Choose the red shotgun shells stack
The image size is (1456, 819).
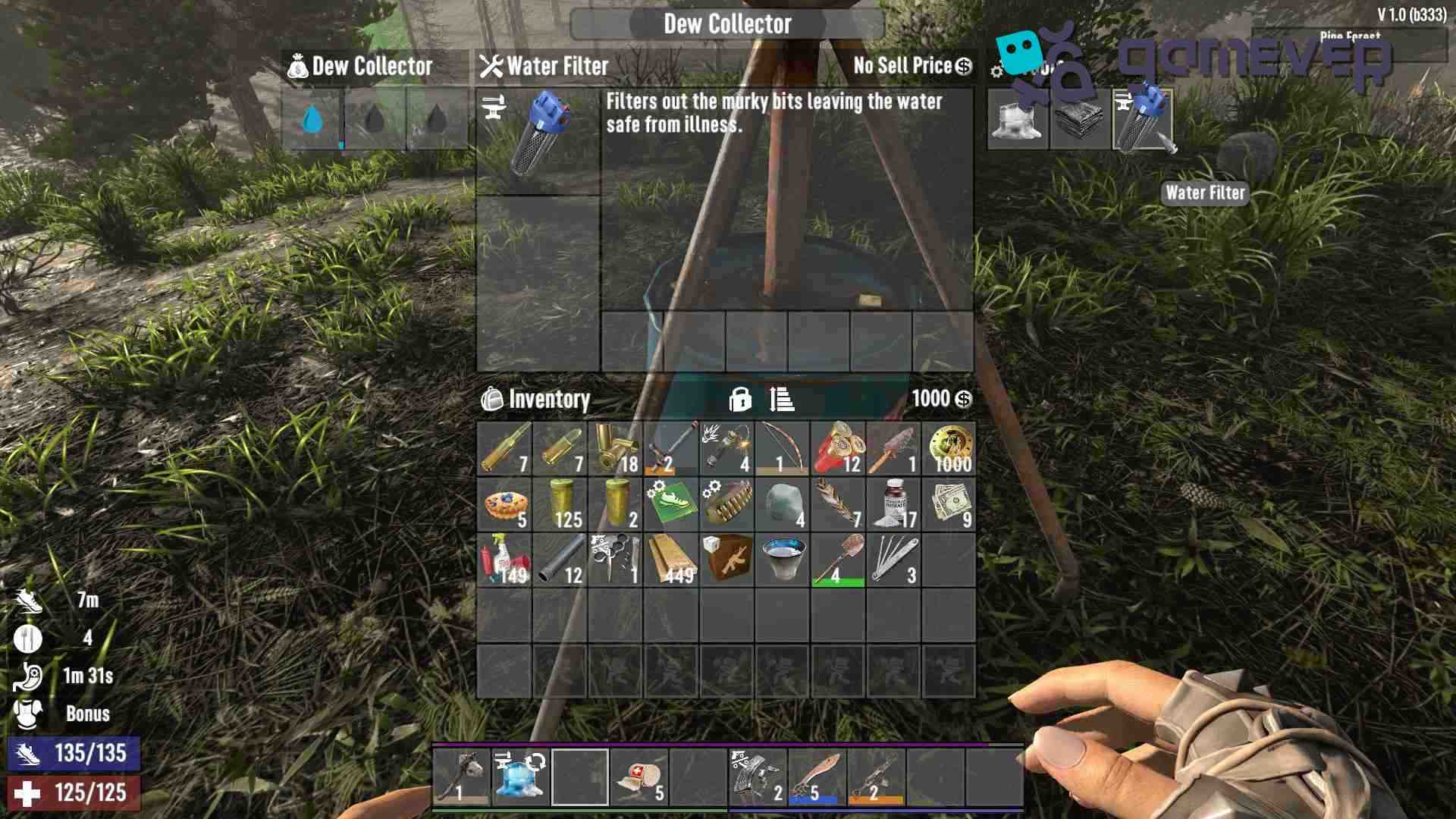(x=838, y=449)
